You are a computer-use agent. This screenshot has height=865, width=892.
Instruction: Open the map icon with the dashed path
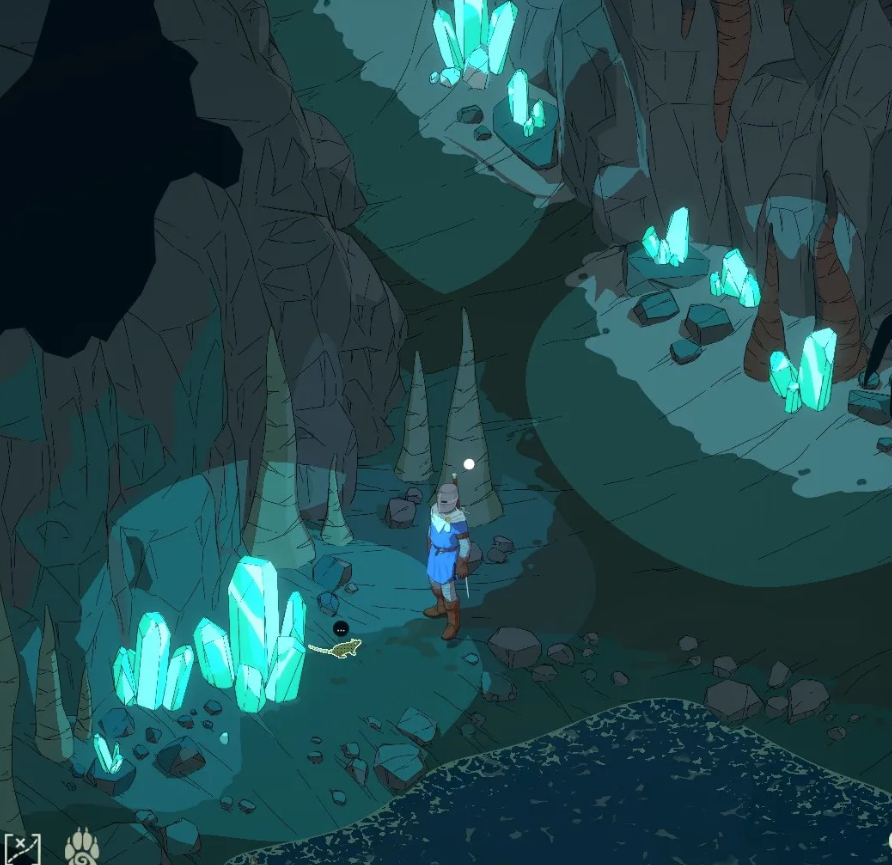21,848
